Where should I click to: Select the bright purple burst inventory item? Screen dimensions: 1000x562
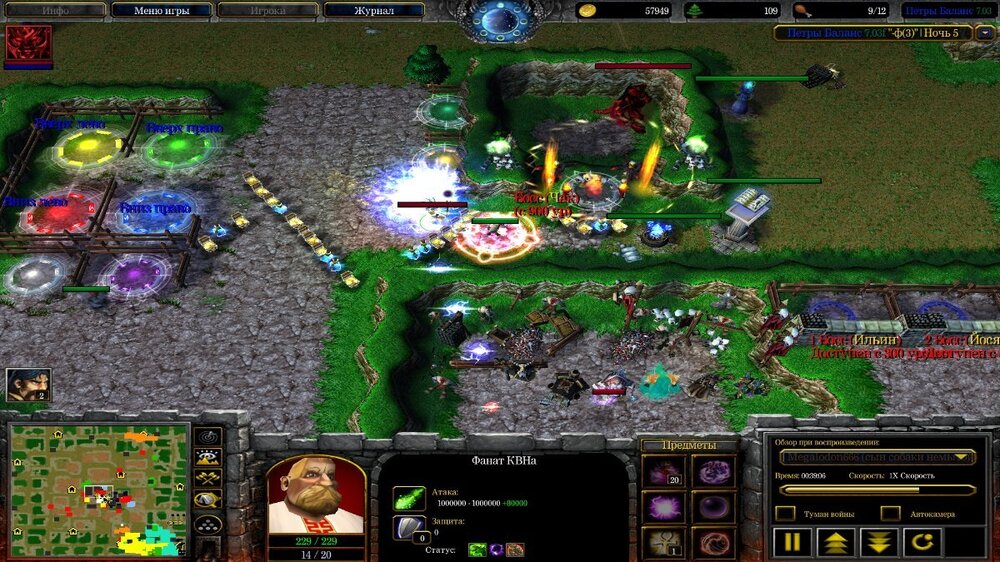(x=662, y=507)
